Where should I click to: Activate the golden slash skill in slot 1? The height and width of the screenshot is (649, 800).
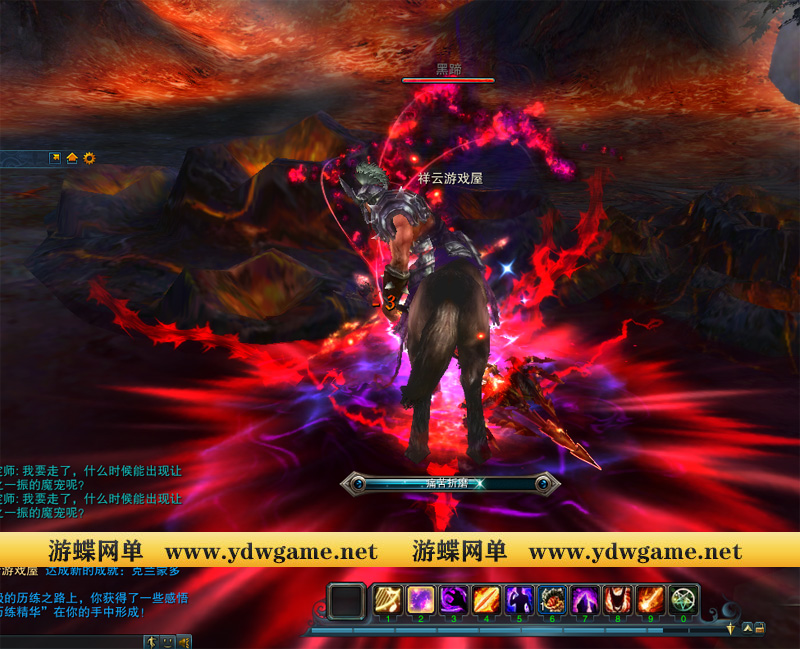click(x=388, y=600)
